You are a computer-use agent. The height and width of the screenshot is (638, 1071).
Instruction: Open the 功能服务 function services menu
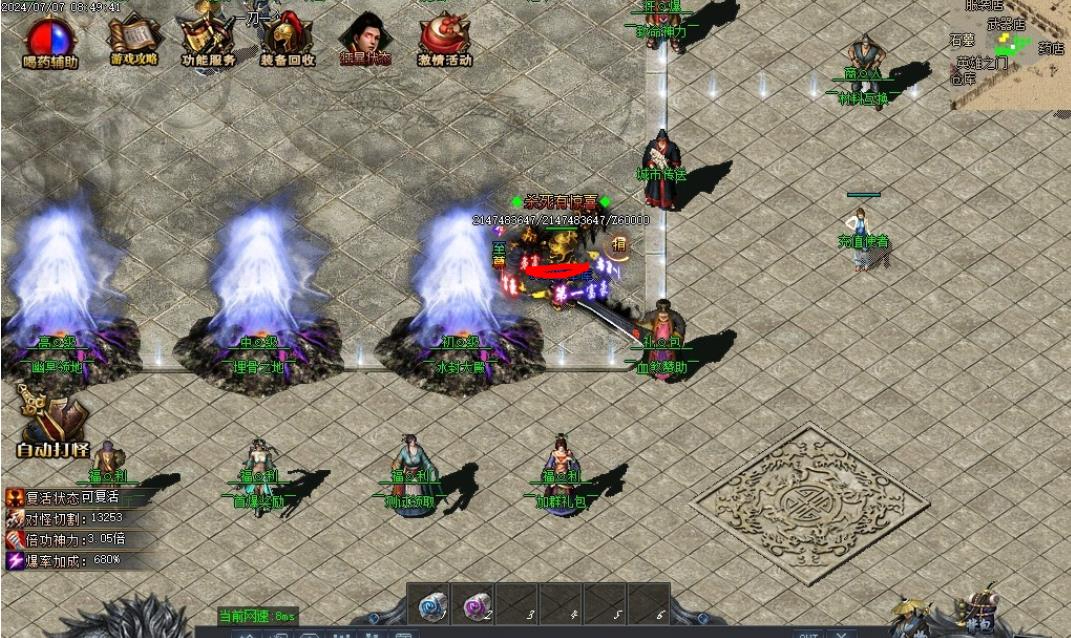tap(208, 42)
